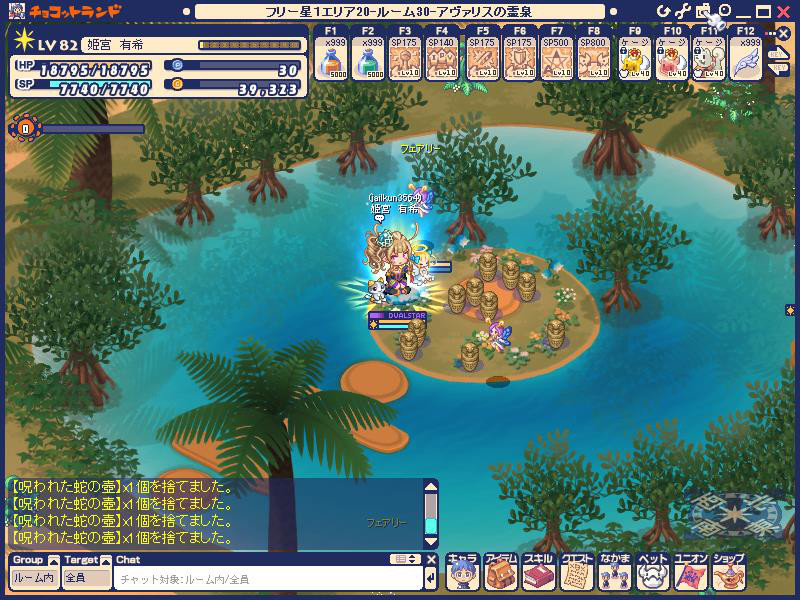Close the chat panel with its X
The height and width of the screenshot is (600, 800).
pos(431,559)
